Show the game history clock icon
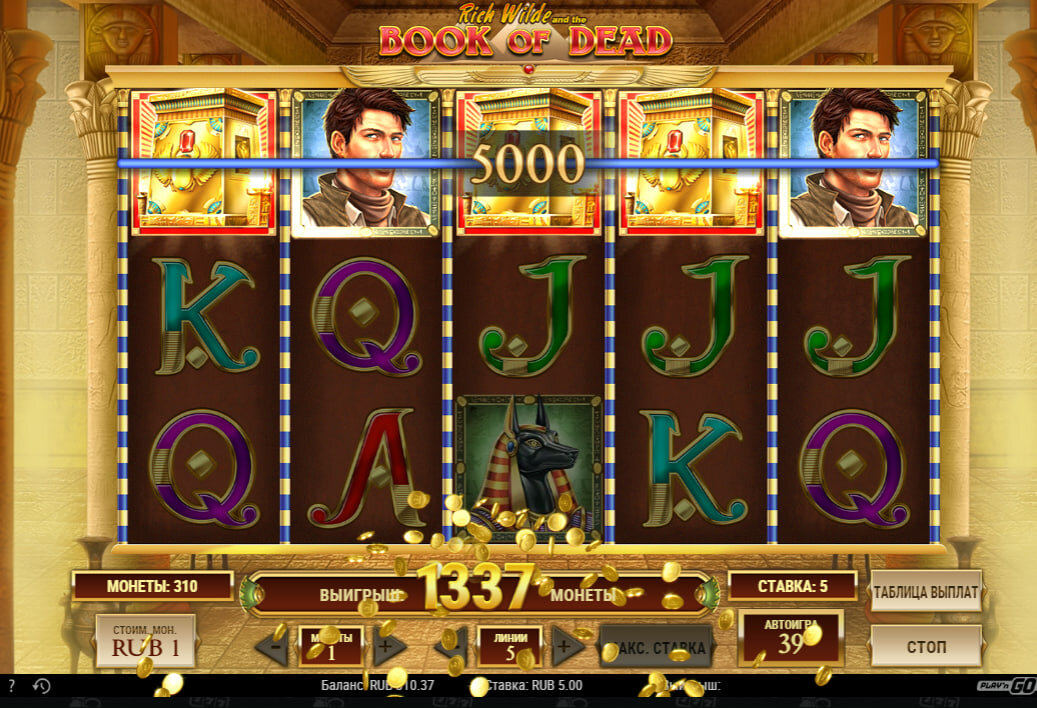Viewport: 1037px width, 708px height. tap(42, 687)
